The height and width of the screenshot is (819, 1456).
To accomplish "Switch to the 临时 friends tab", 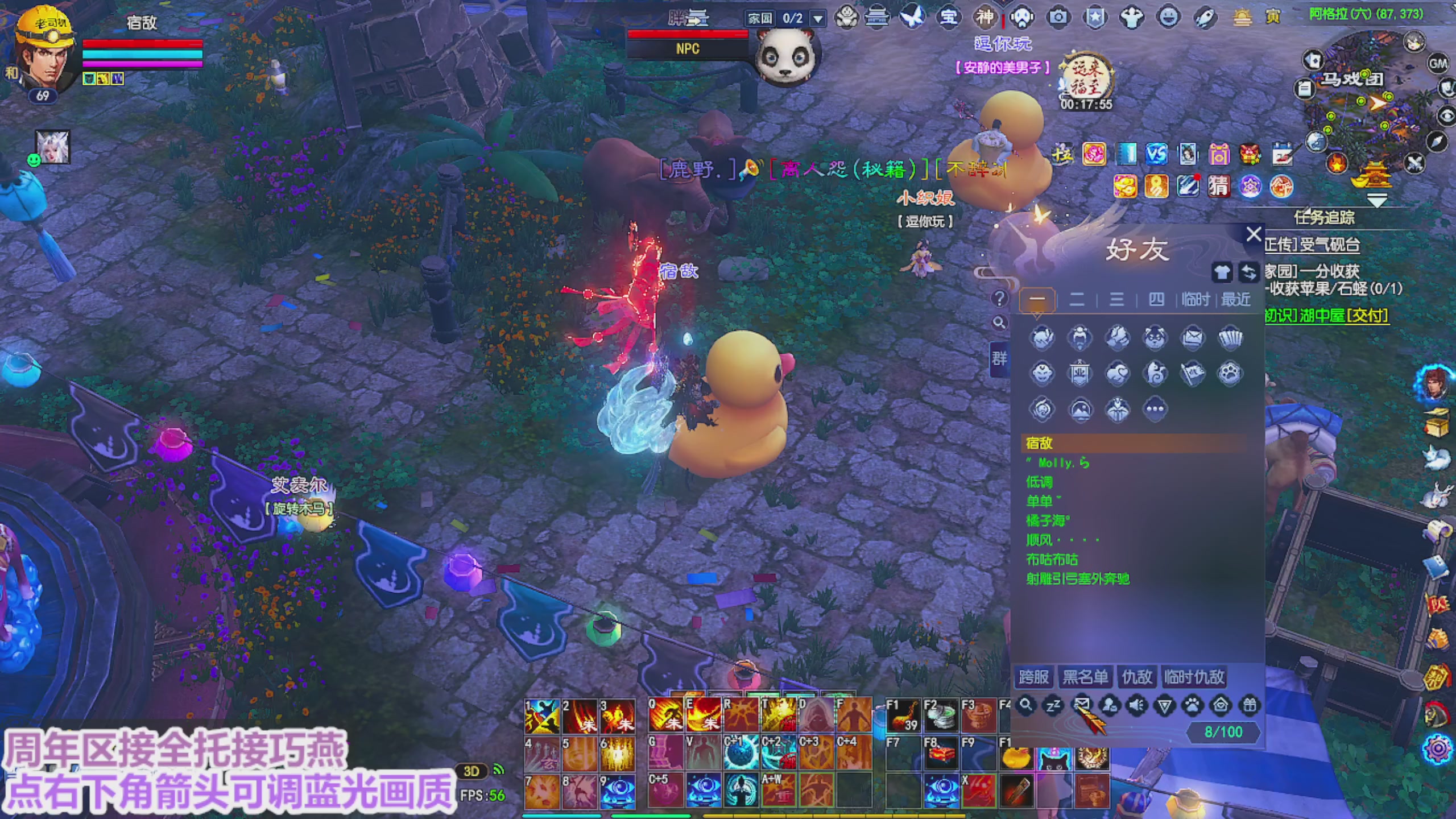I will [1196, 299].
